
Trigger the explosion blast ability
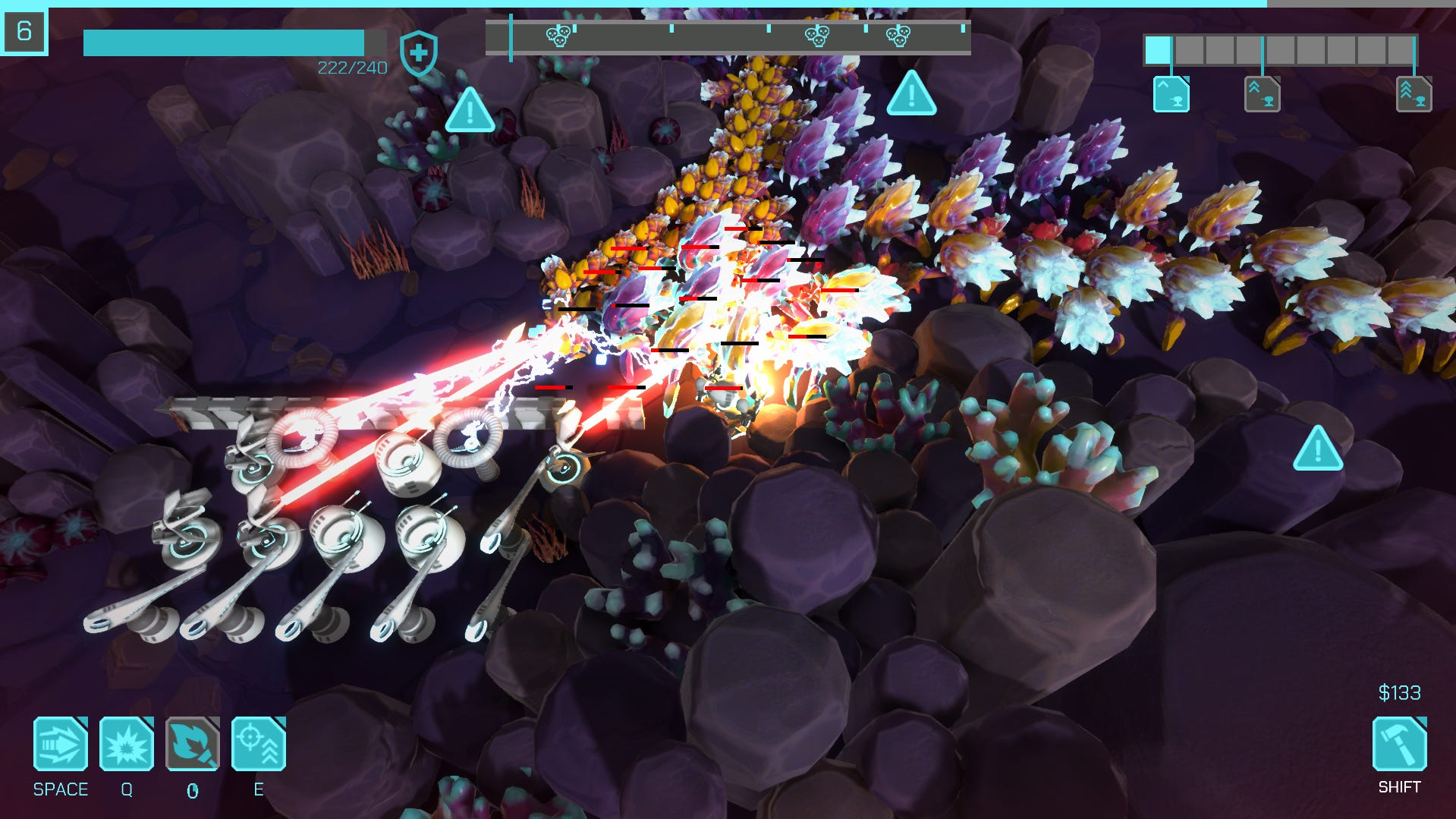127,744
